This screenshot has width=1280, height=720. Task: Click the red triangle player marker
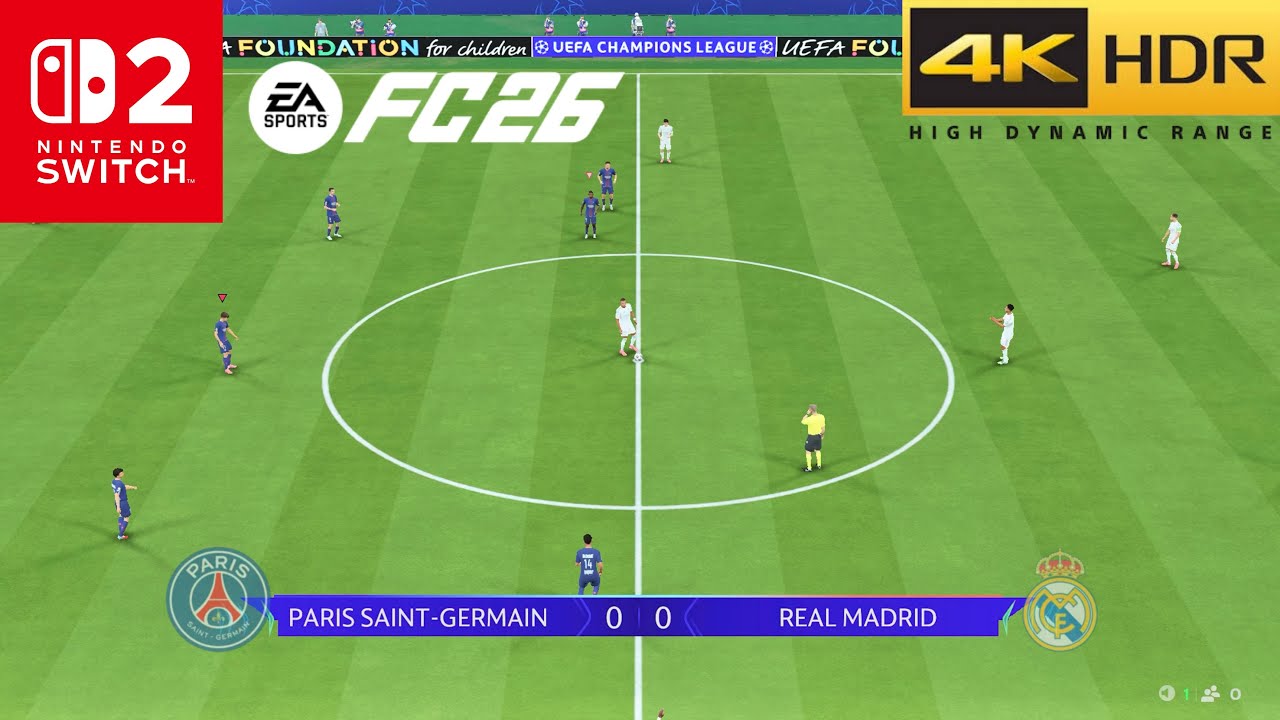coord(222,296)
